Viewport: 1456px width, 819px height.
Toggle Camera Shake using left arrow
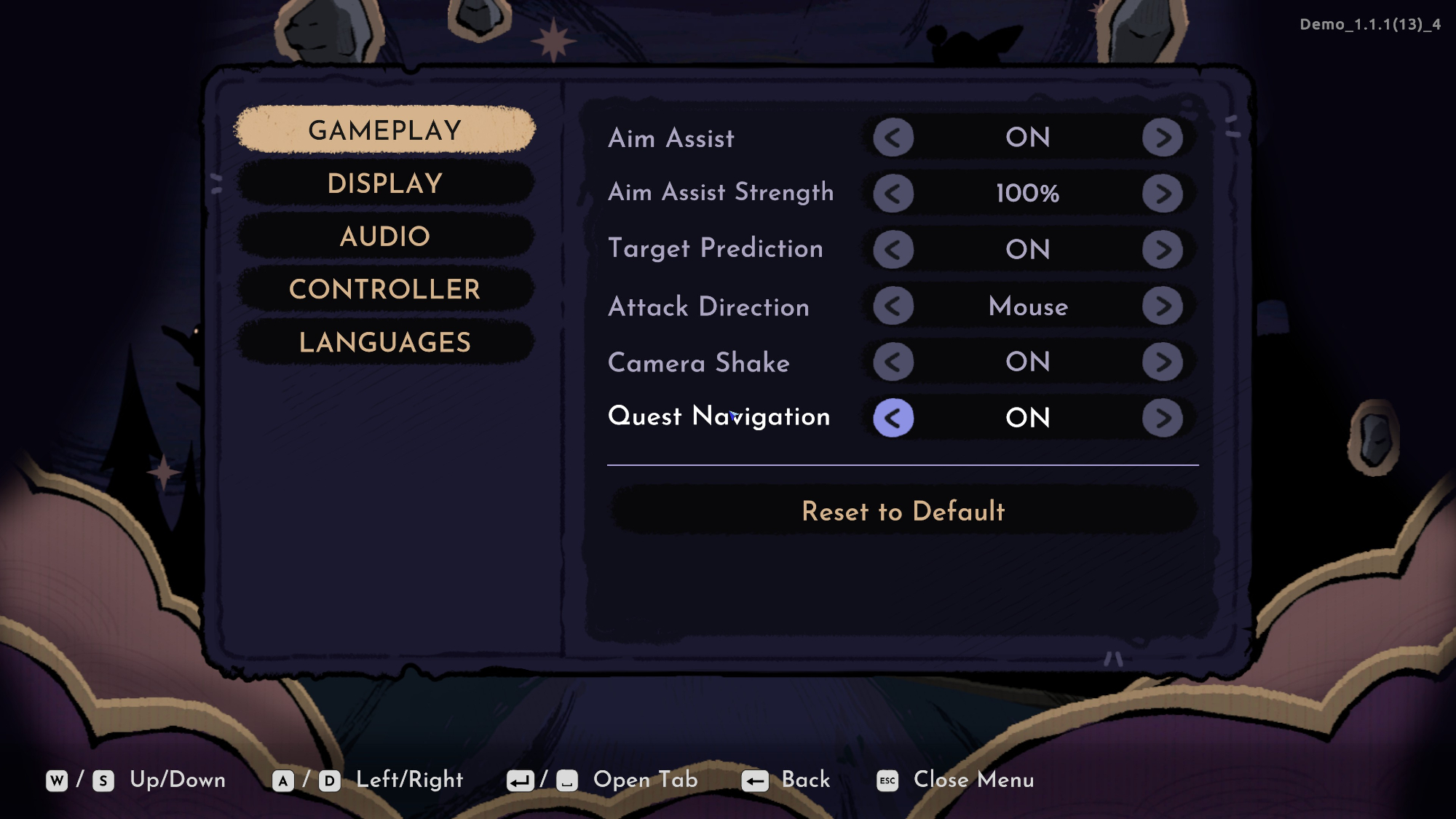click(x=893, y=362)
